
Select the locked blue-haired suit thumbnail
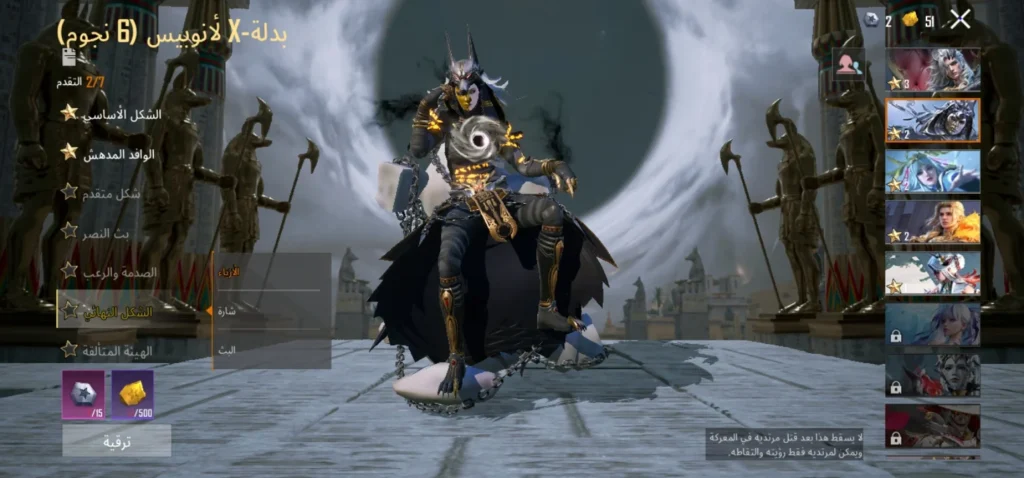(x=932, y=324)
